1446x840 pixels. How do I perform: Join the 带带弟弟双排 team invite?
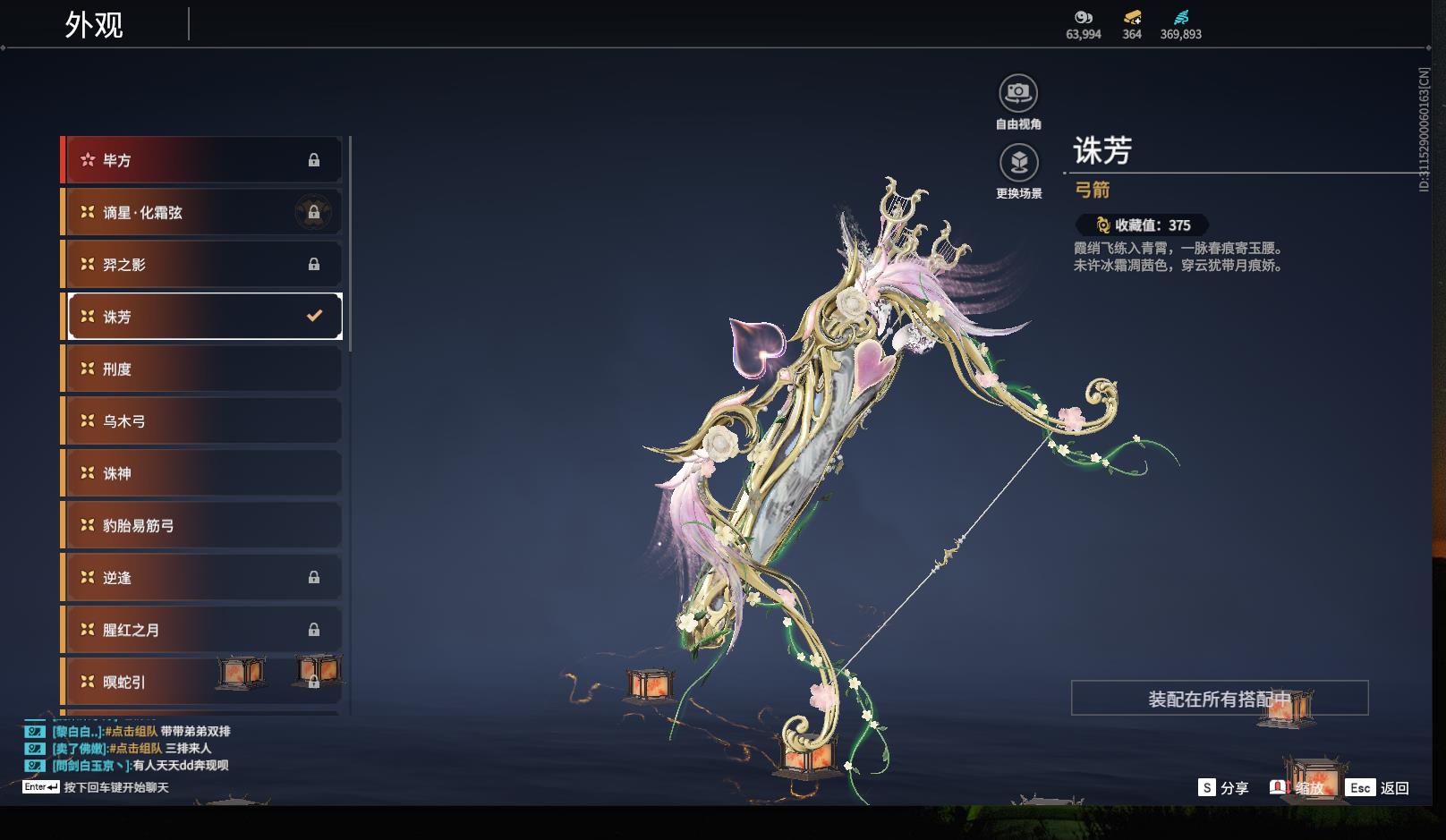[x=132, y=731]
